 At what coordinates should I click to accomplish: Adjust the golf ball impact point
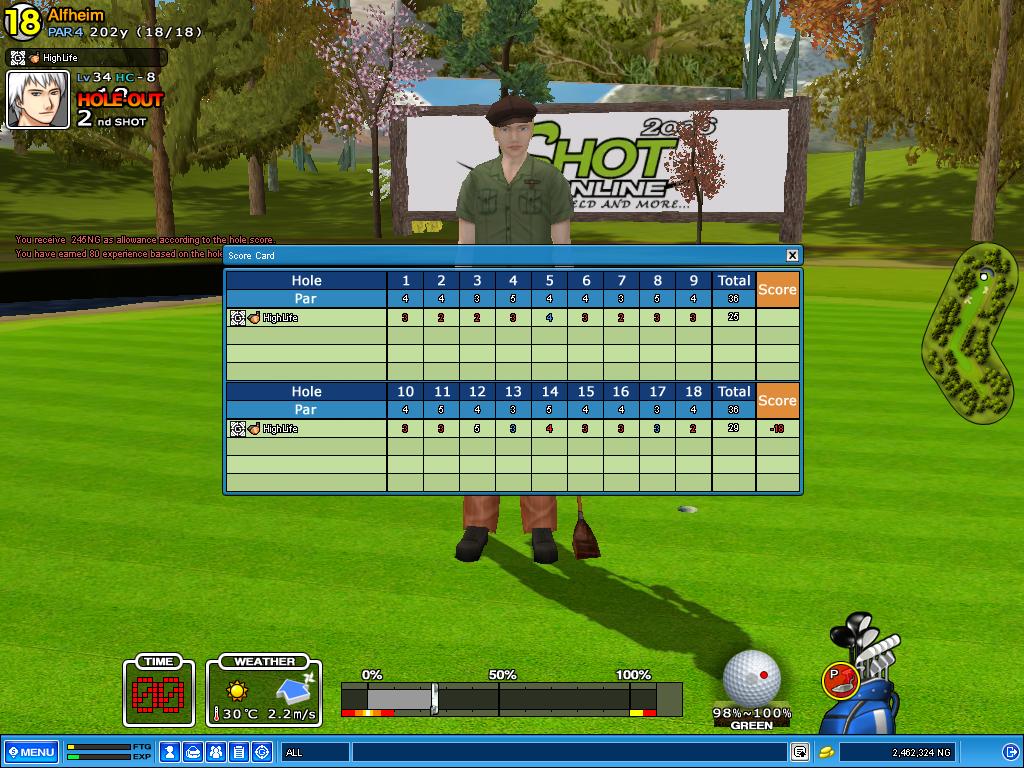coord(751,676)
